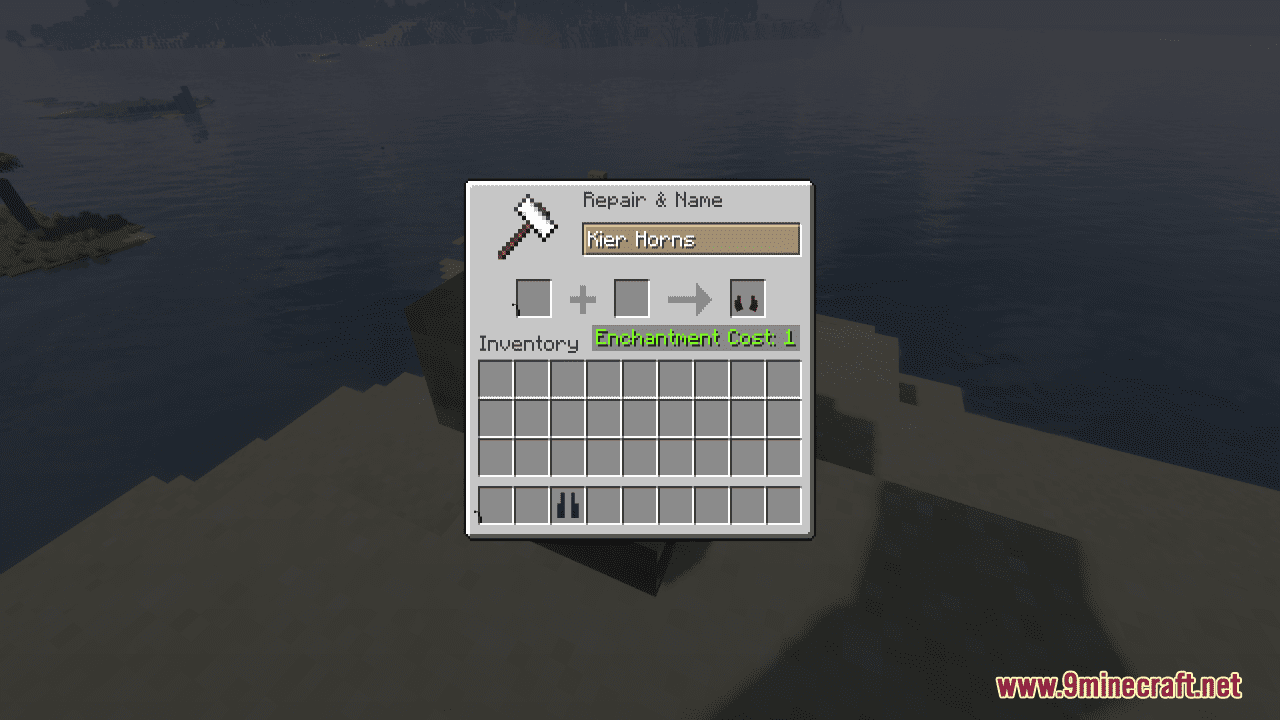The height and width of the screenshot is (720, 1280).
Task: Click the Repair & Name title
Action: pyautogui.click(x=651, y=200)
